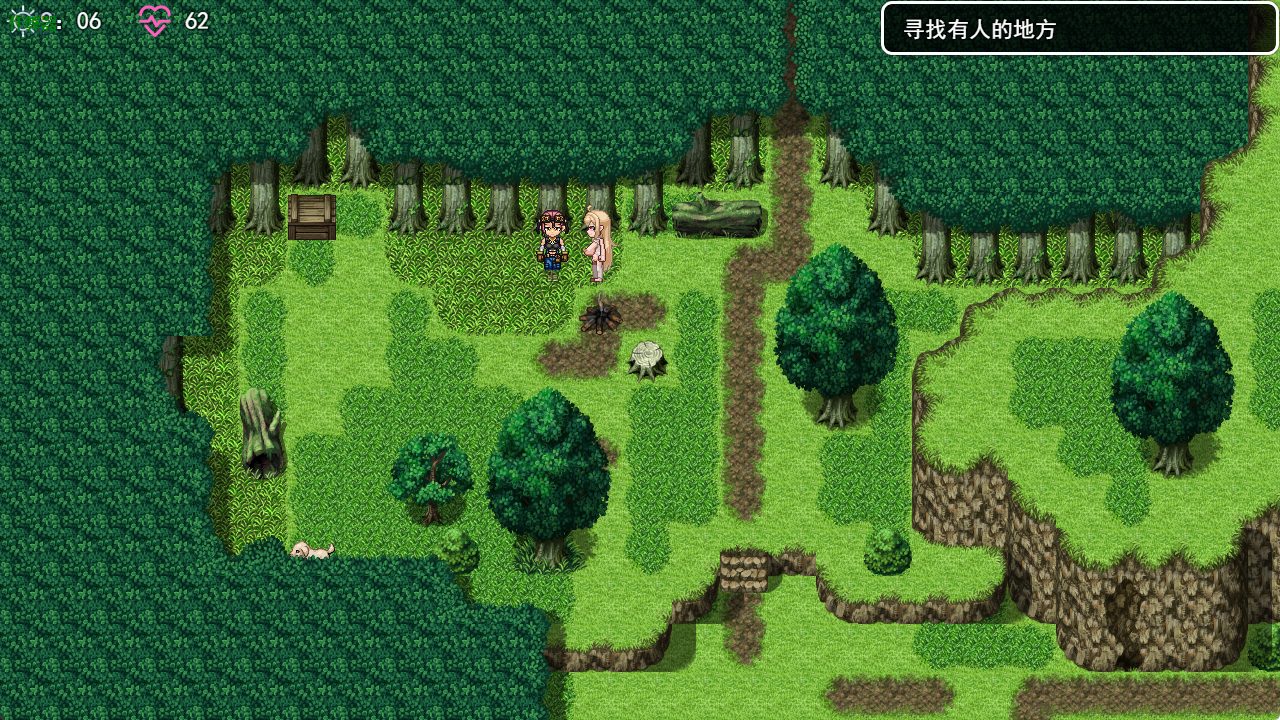Click the health value 62
Screen dimensions: 1280x720
point(196,21)
